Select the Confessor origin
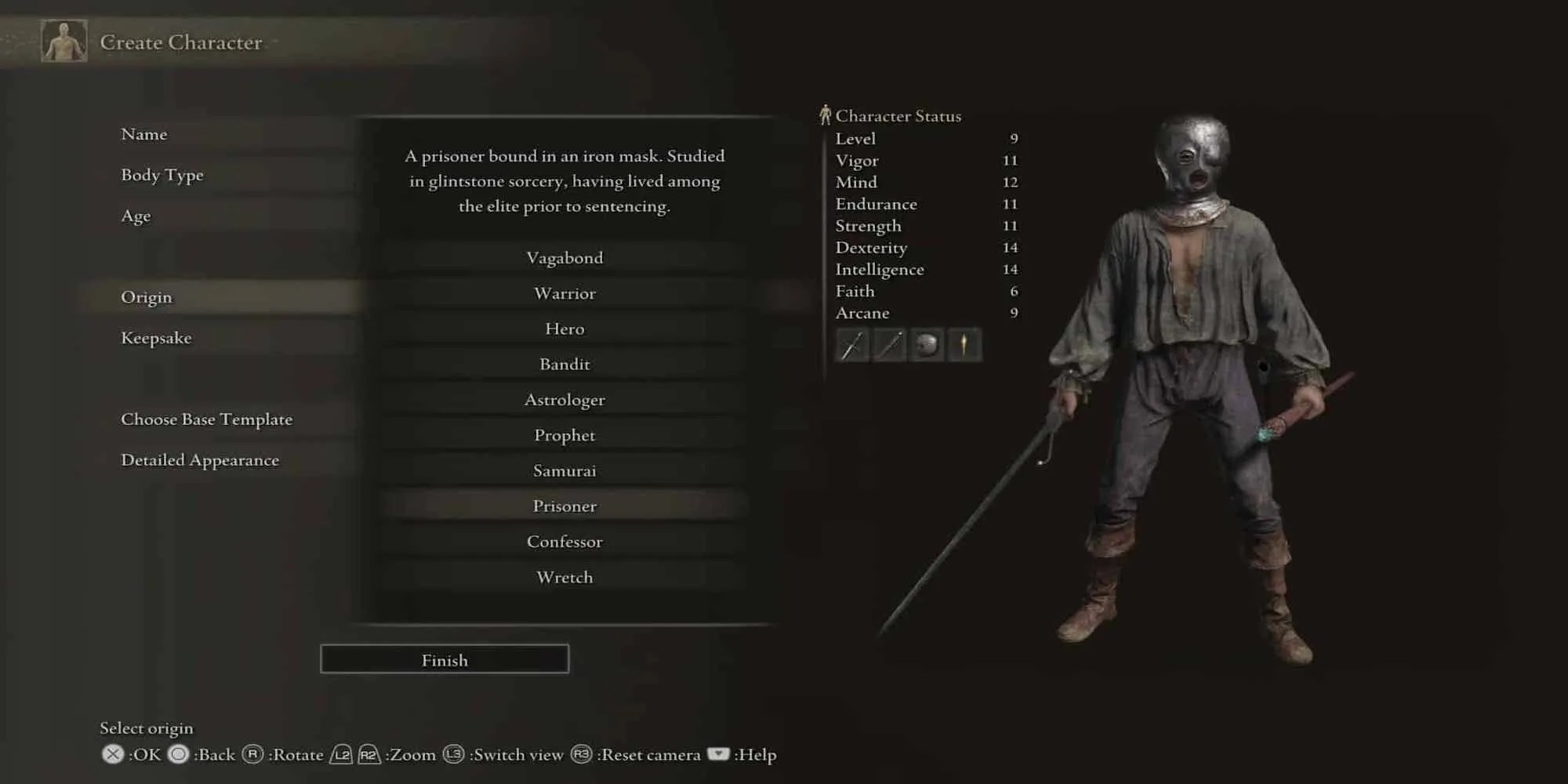The height and width of the screenshot is (784, 1568). pos(564,541)
